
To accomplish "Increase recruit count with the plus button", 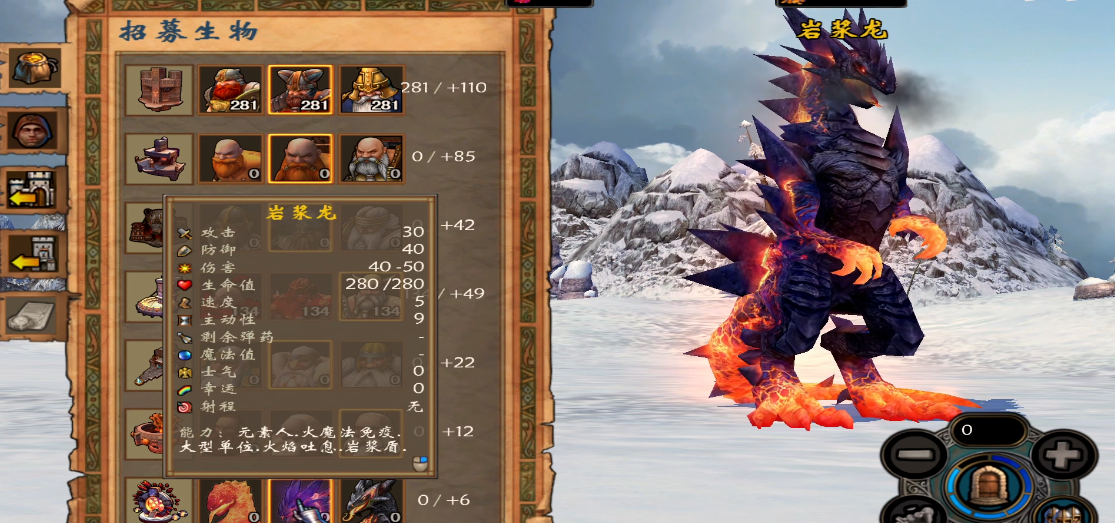I will (1062, 457).
